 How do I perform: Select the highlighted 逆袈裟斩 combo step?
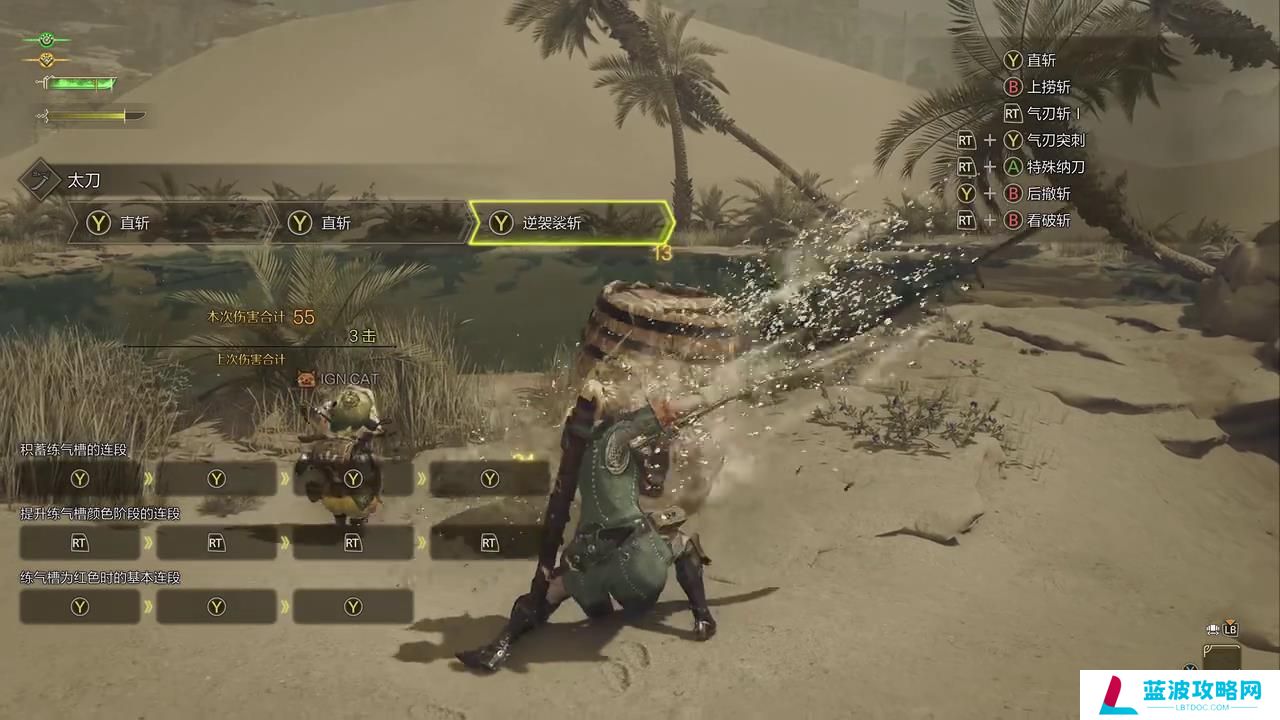point(568,223)
